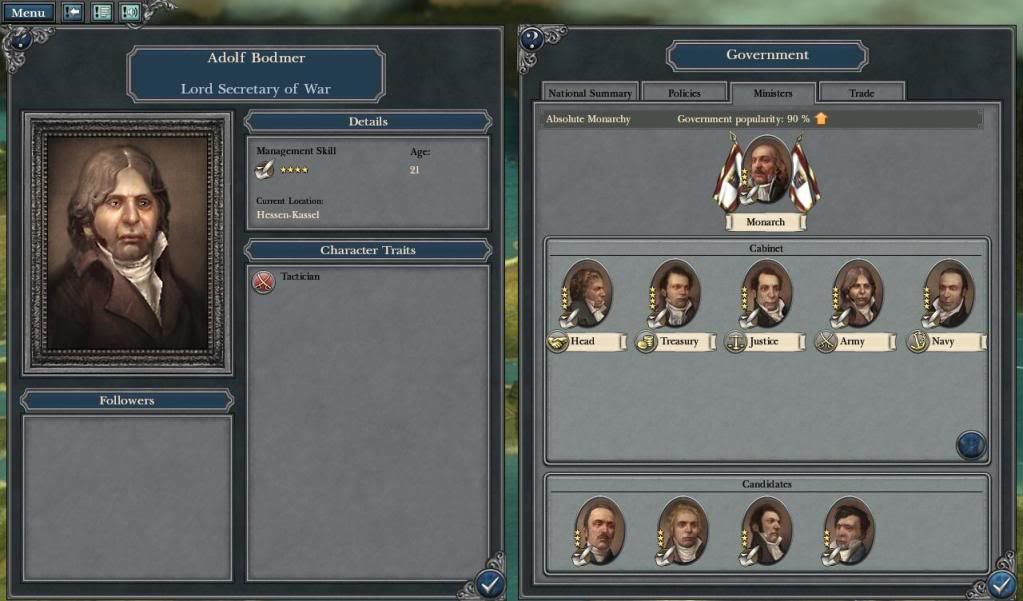Open help for the Government panel
Viewport: 1023px width, 601px height.
(x=531, y=38)
